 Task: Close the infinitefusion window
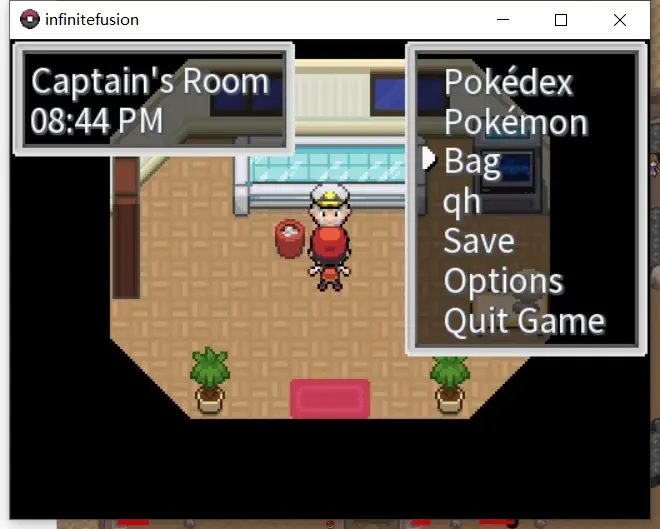tap(619, 20)
